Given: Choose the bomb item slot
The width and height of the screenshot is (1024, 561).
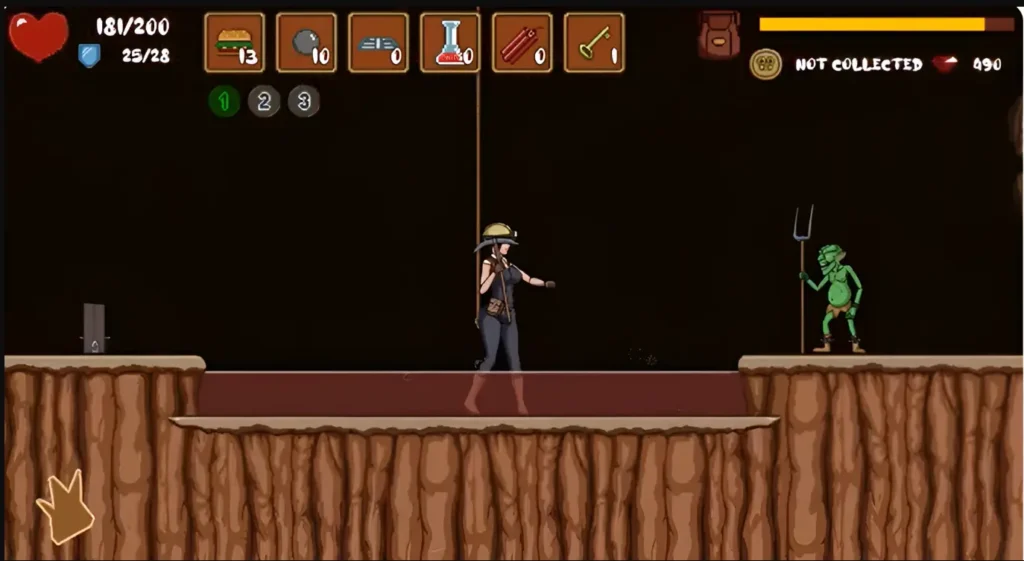Looking at the screenshot, I should point(306,43).
